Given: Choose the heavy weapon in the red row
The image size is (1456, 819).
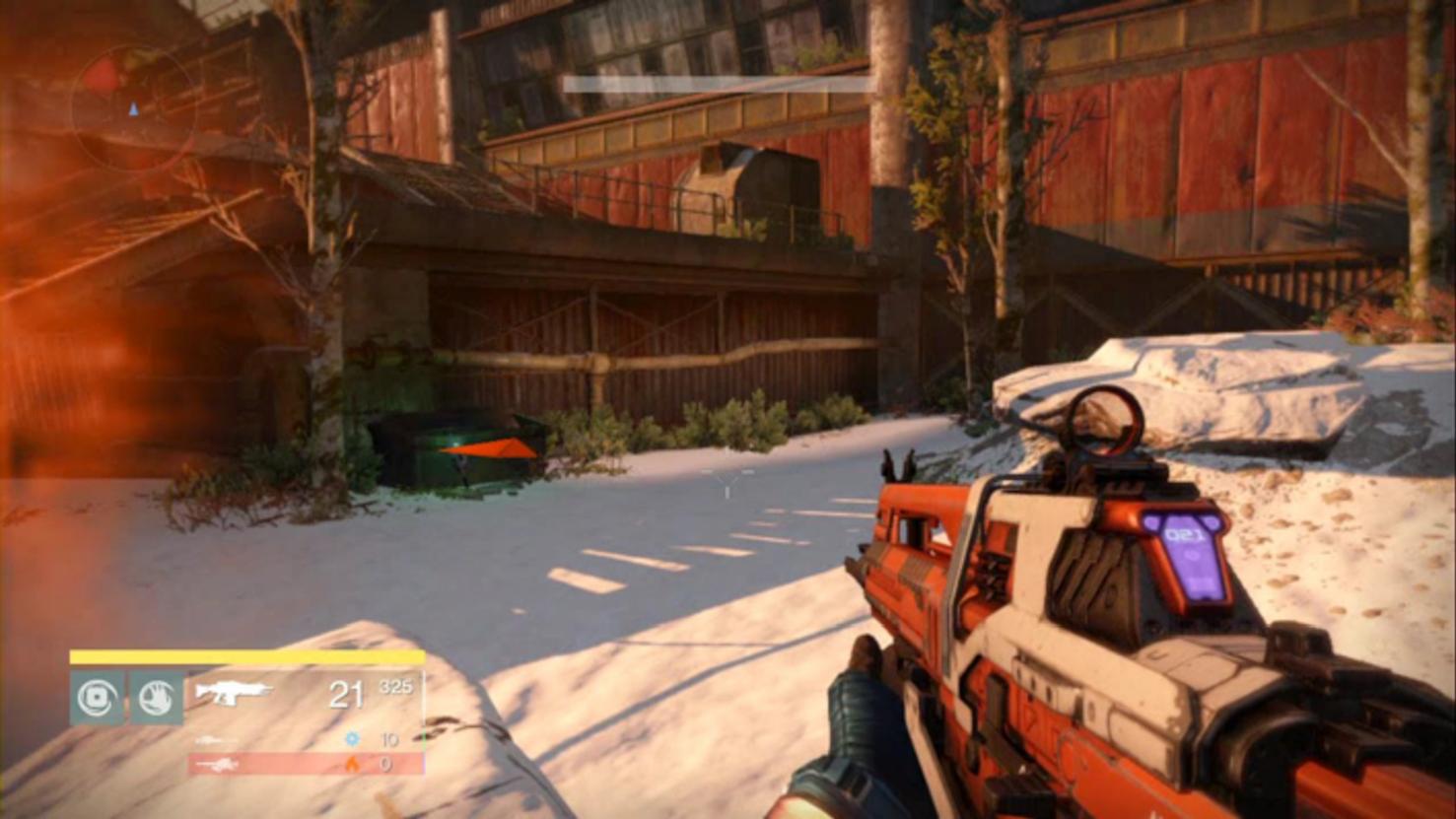Looking at the screenshot, I should coord(217,764).
